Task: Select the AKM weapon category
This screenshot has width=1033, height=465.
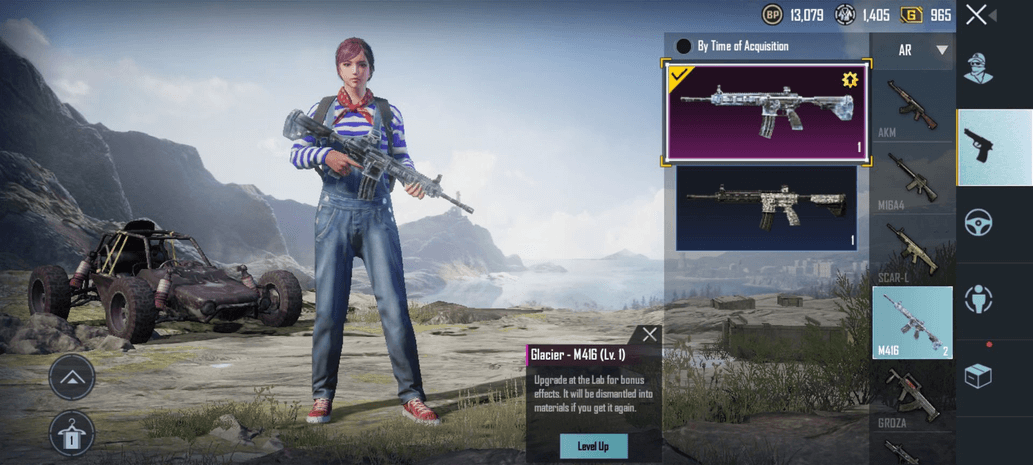Action: pos(912,107)
